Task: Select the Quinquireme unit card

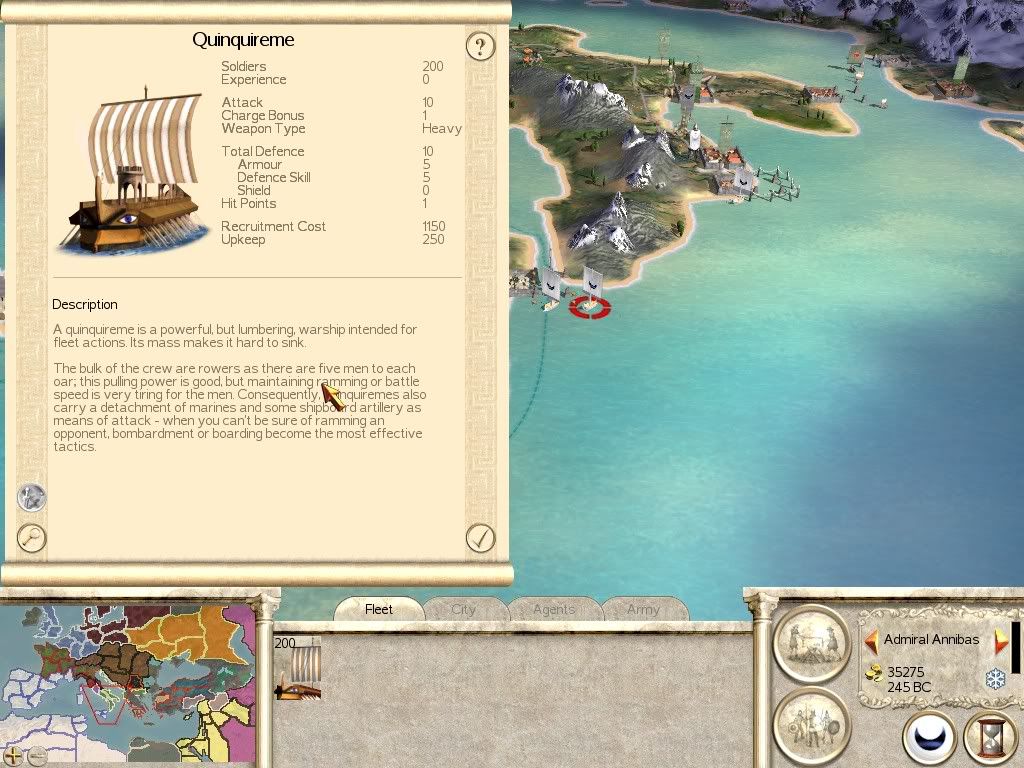Action: click(298, 668)
